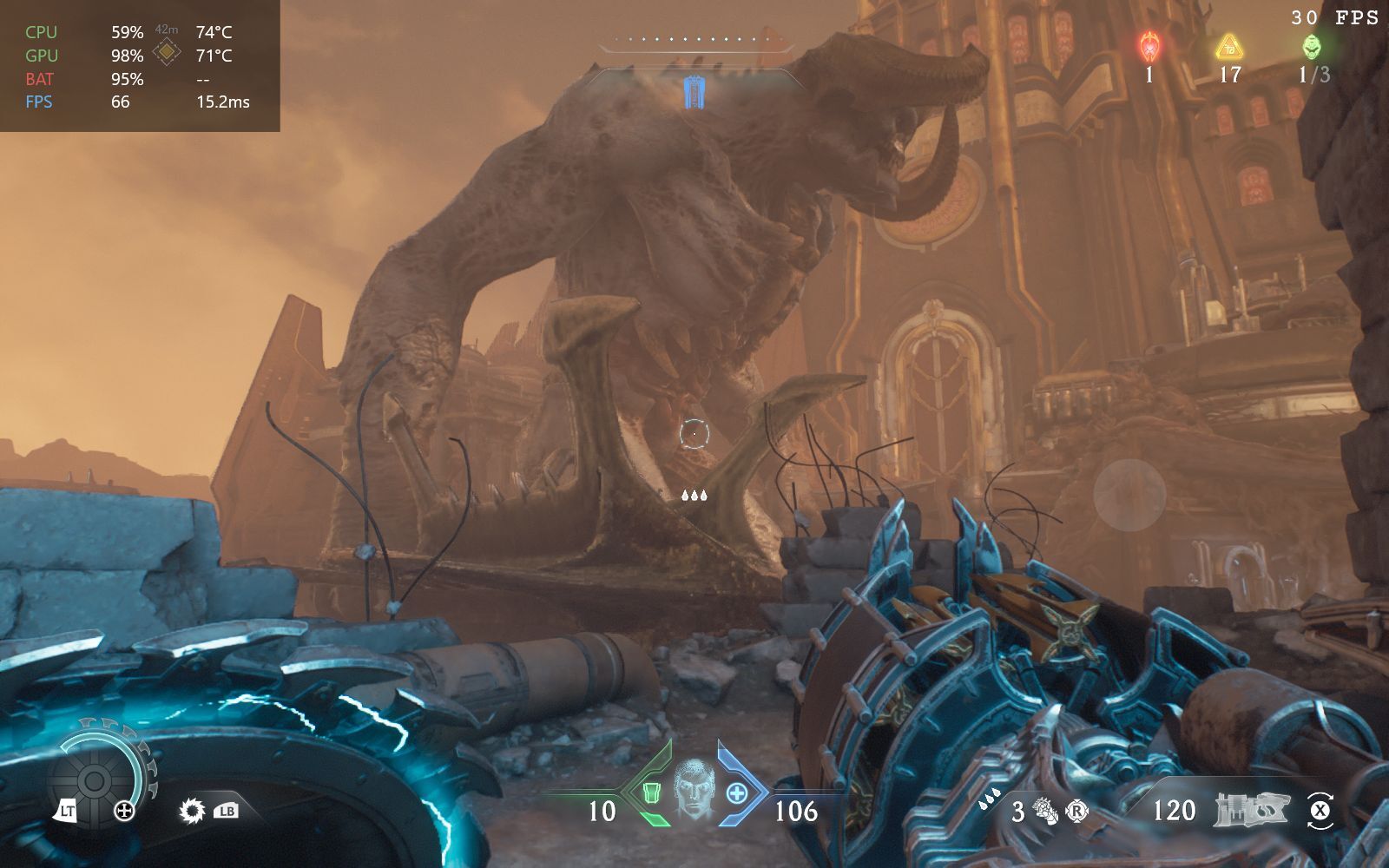Click the Slayer face portrait
The width and height of the screenshot is (1389, 868).
click(x=694, y=790)
